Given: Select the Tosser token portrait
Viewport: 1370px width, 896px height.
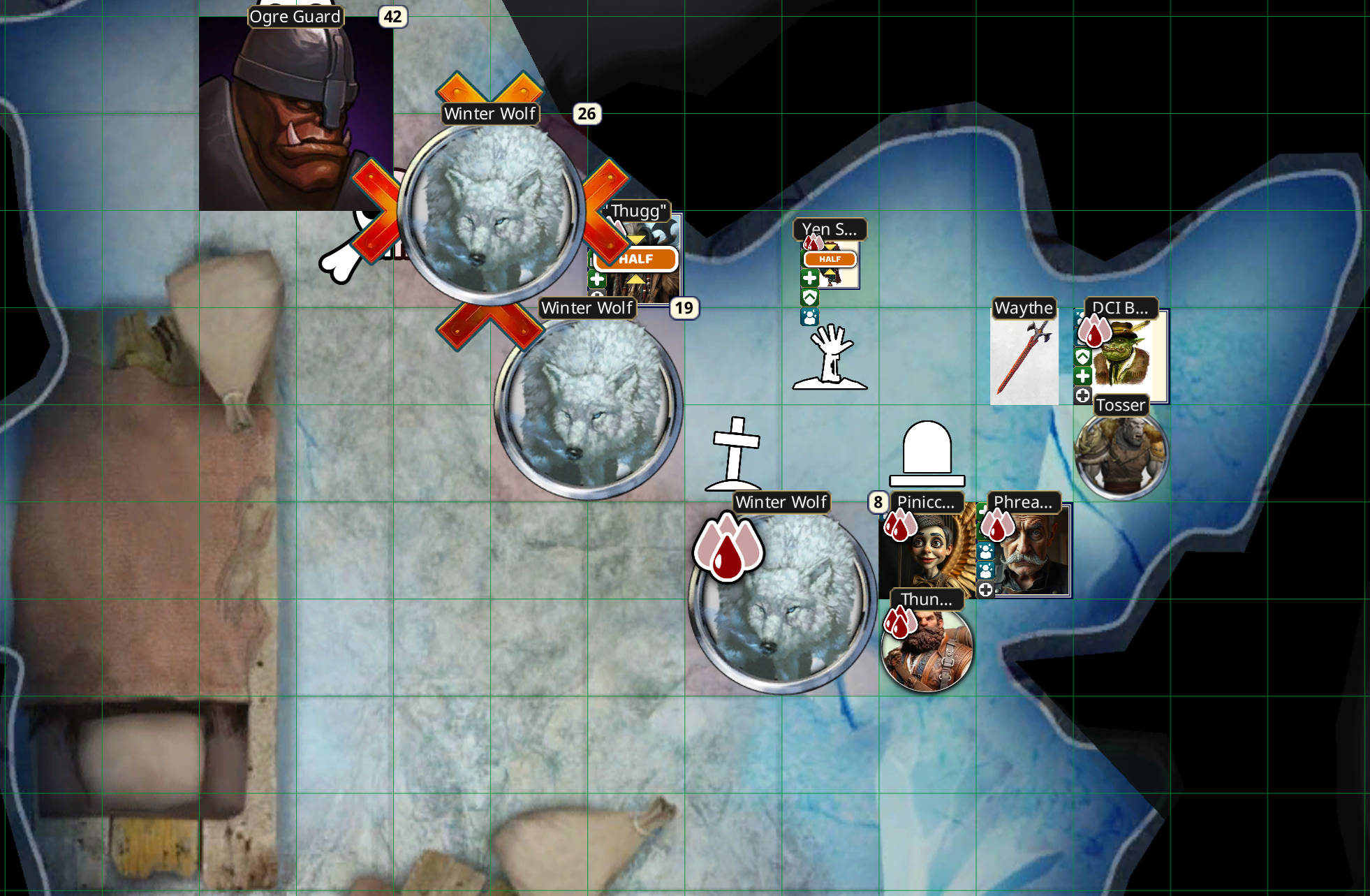Looking at the screenshot, I should click(1121, 454).
